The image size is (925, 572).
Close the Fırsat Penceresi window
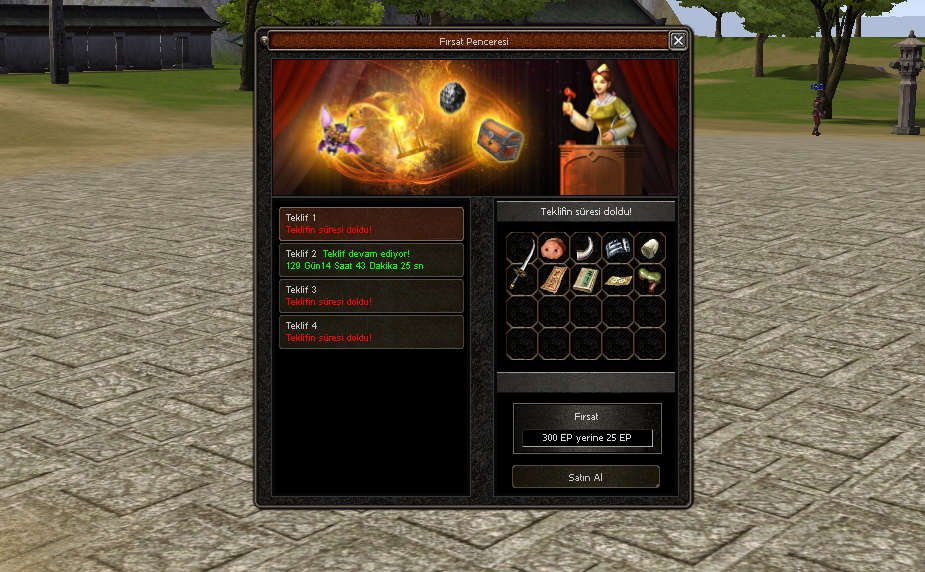click(x=678, y=41)
